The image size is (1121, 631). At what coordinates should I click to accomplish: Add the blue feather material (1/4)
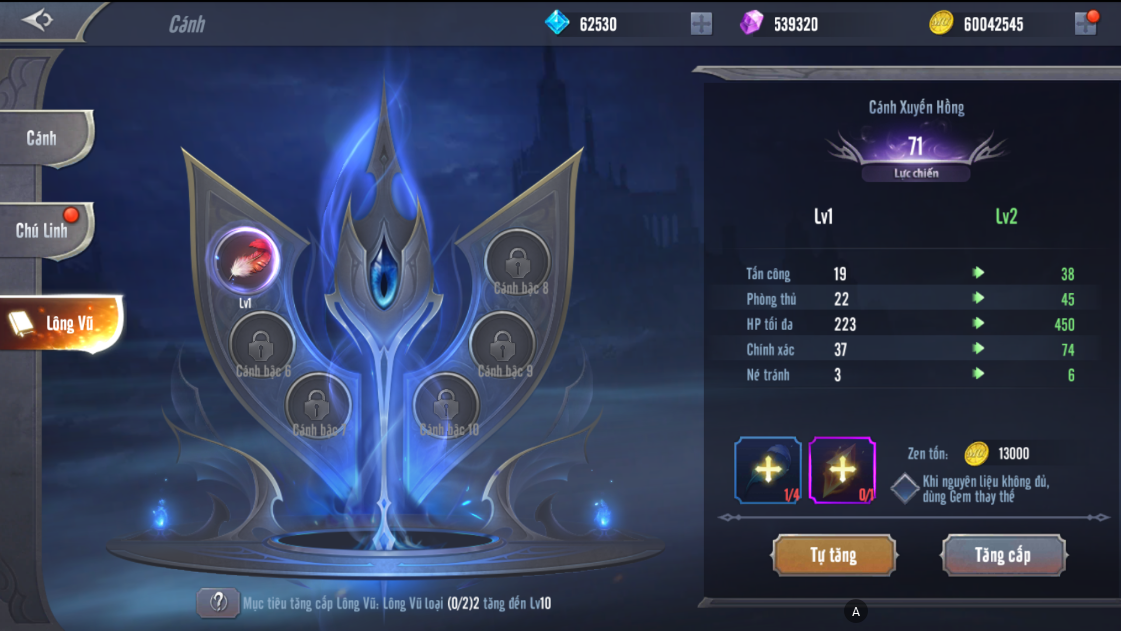767,469
